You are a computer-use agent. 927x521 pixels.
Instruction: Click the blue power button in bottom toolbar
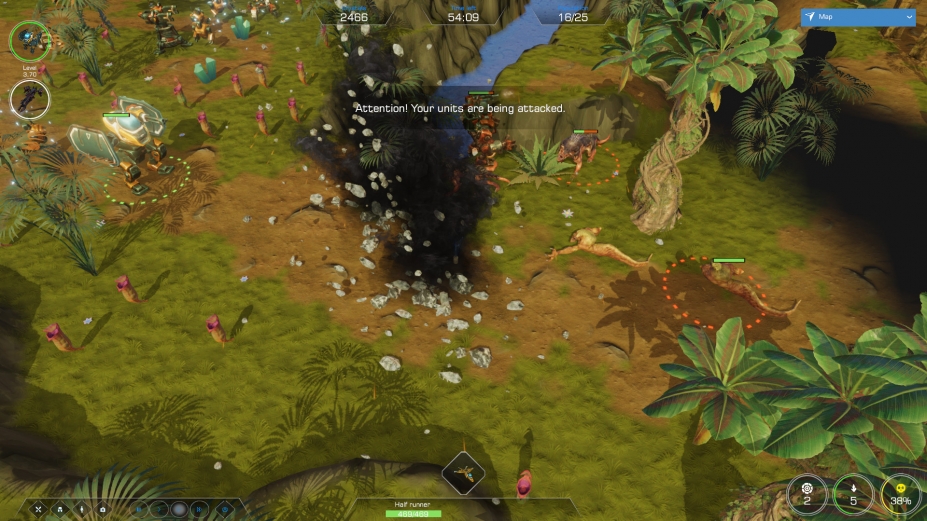(224, 509)
